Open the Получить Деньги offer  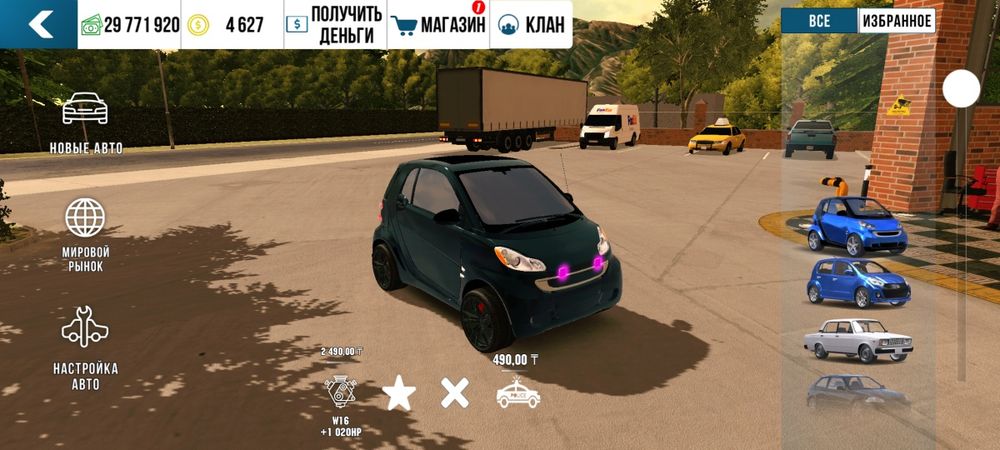pyautogui.click(x=334, y=24)
